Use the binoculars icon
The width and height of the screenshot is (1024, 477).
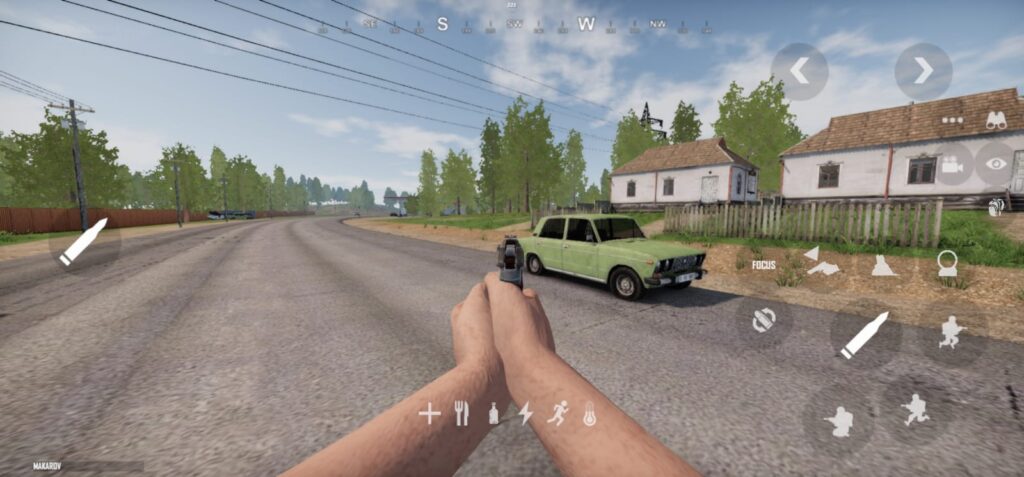(x=996, y=120)
